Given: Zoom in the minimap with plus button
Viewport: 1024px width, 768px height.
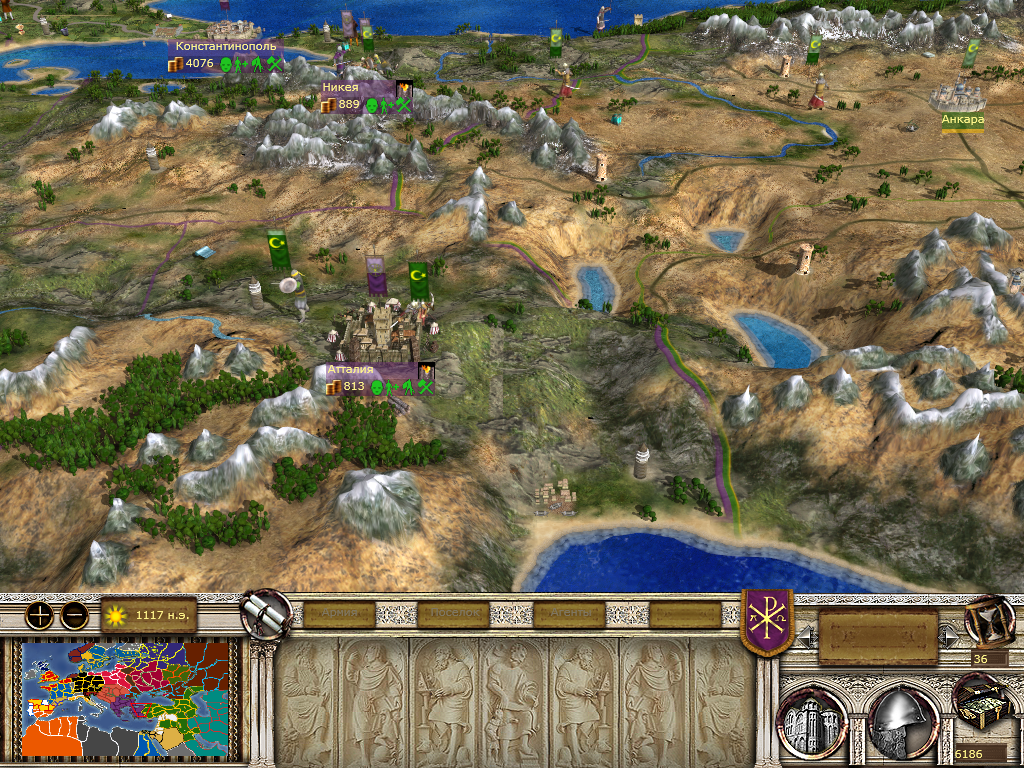Looking at the screenshot, I should pyautogui.click(x=41, y=615).
